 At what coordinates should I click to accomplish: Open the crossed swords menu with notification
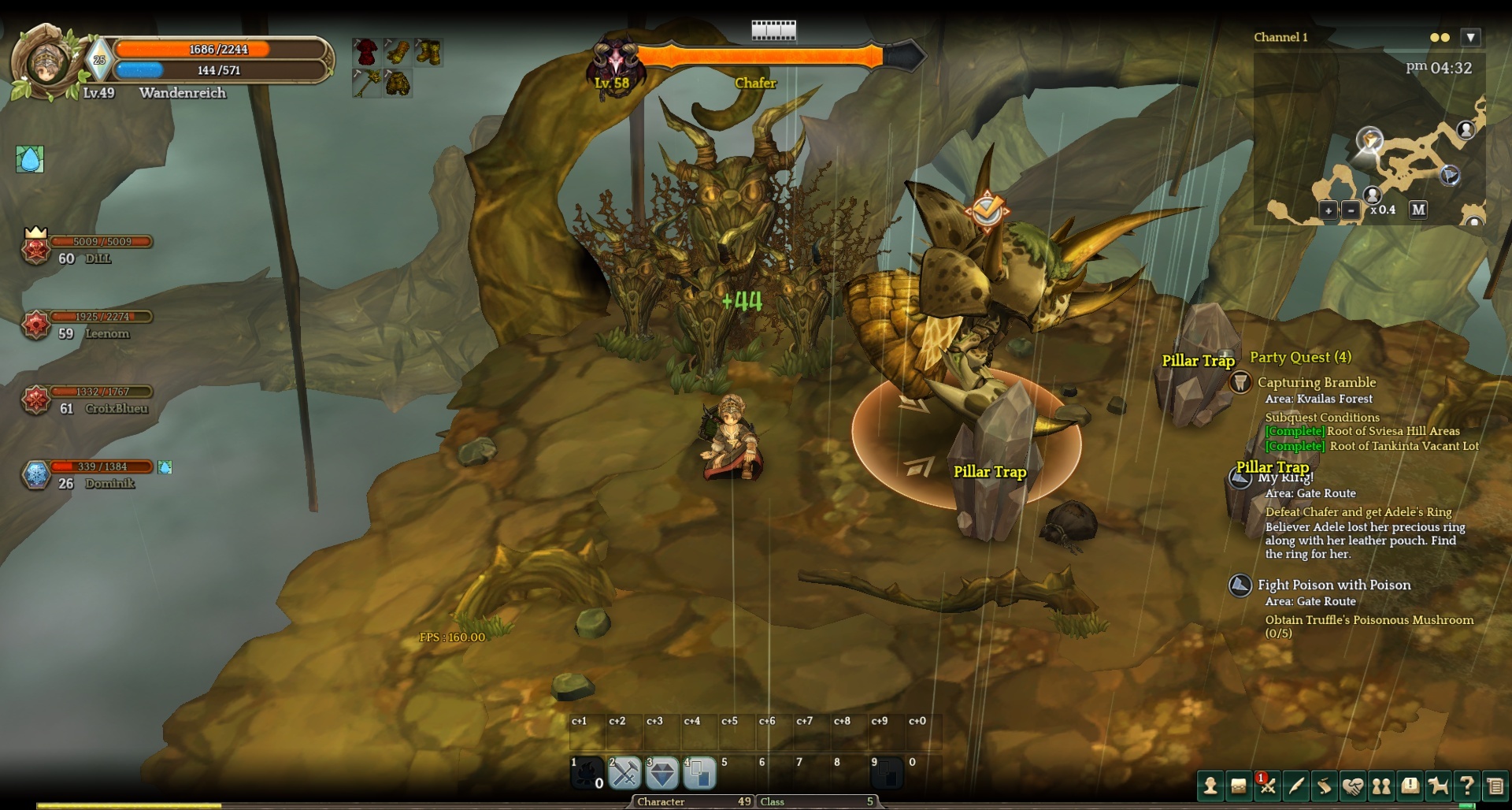1267,786
